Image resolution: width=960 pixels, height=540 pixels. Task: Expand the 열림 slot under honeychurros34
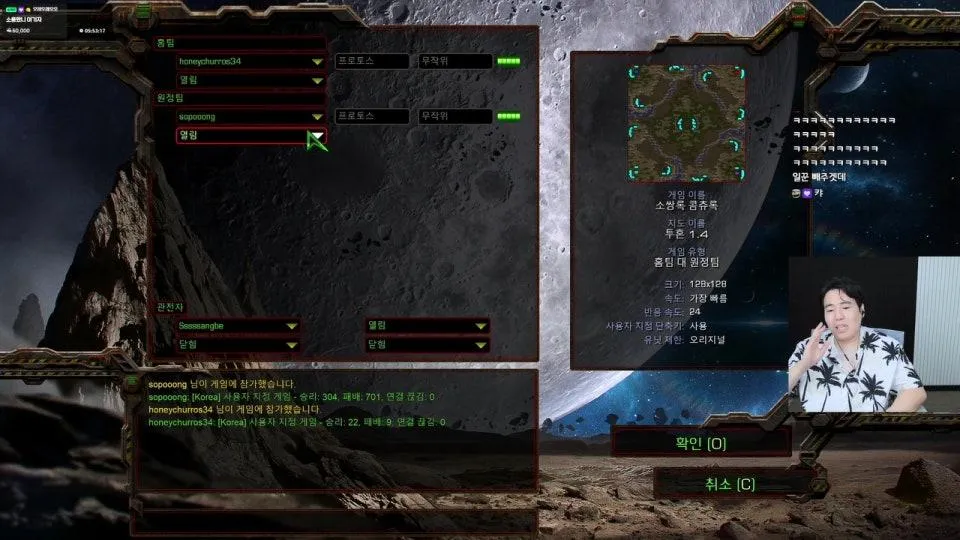coord(251,80)
